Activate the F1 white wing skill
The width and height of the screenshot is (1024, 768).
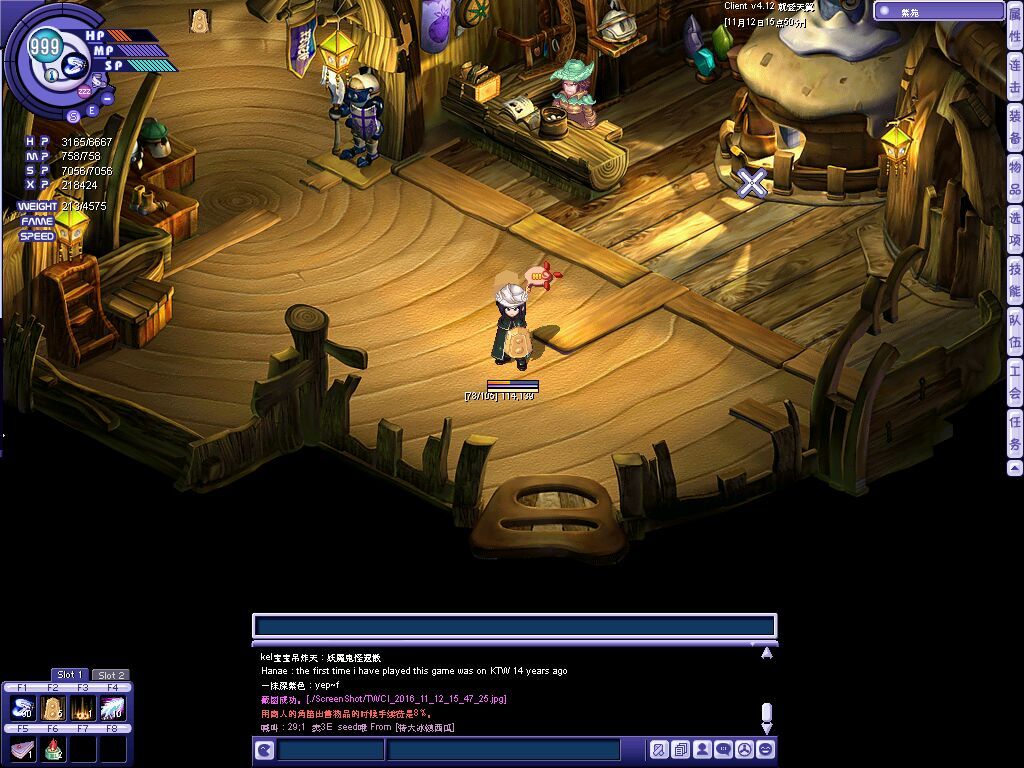23,709
